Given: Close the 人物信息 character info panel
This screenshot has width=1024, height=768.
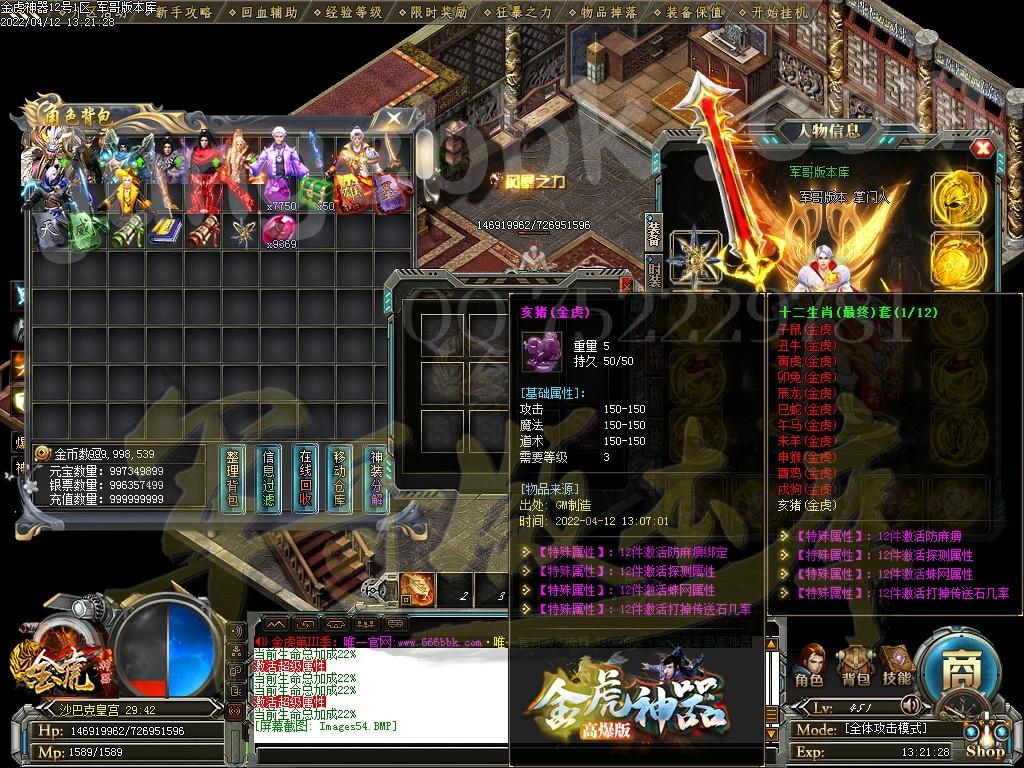Looking at the screenshot, I should click(984, 148).
